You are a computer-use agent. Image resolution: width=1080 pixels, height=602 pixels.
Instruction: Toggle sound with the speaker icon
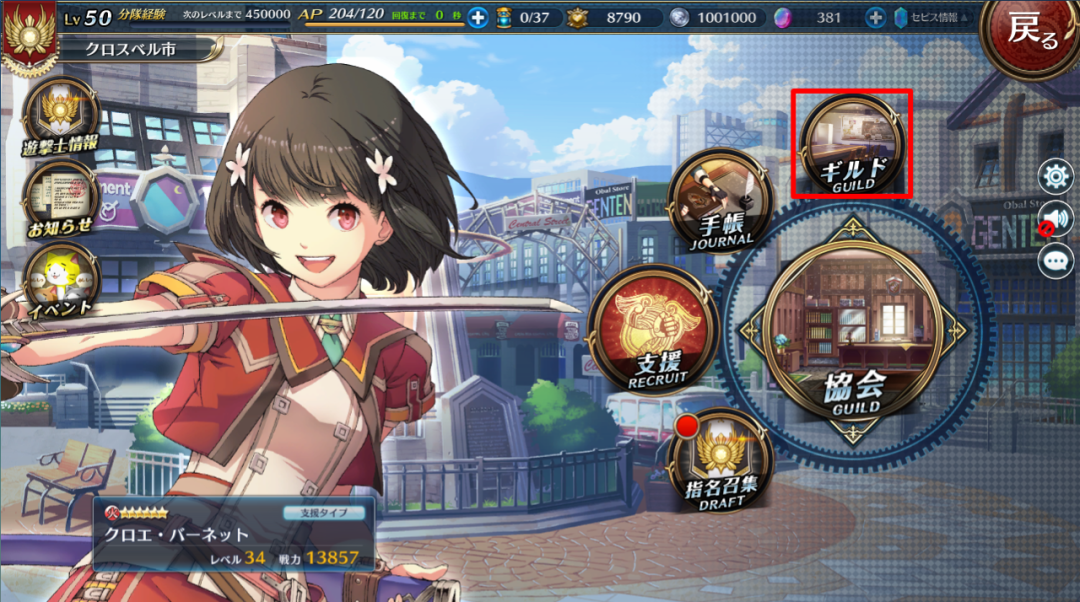tap(1055, 219)
